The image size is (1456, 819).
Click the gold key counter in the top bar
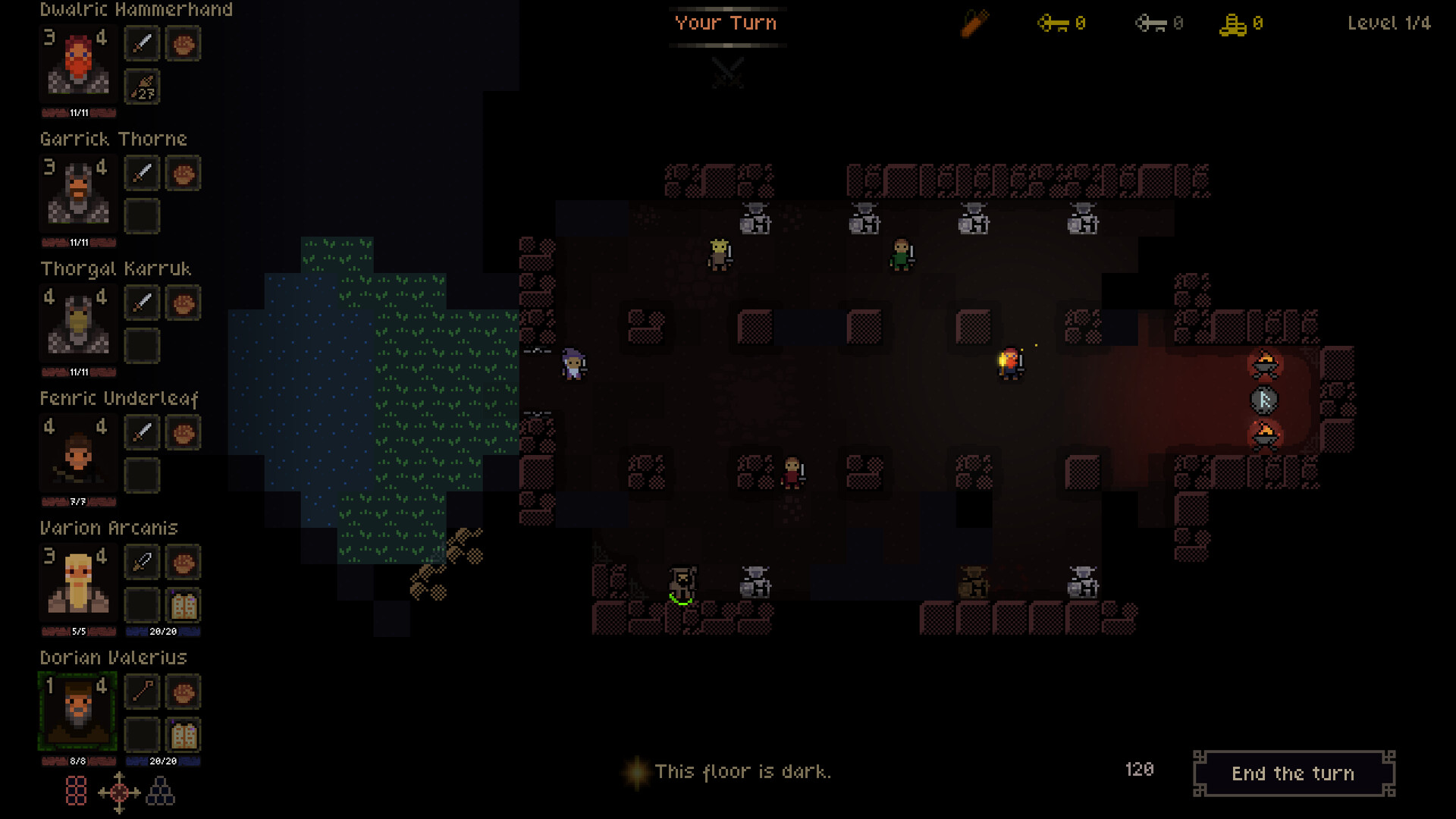[1062, 24]
